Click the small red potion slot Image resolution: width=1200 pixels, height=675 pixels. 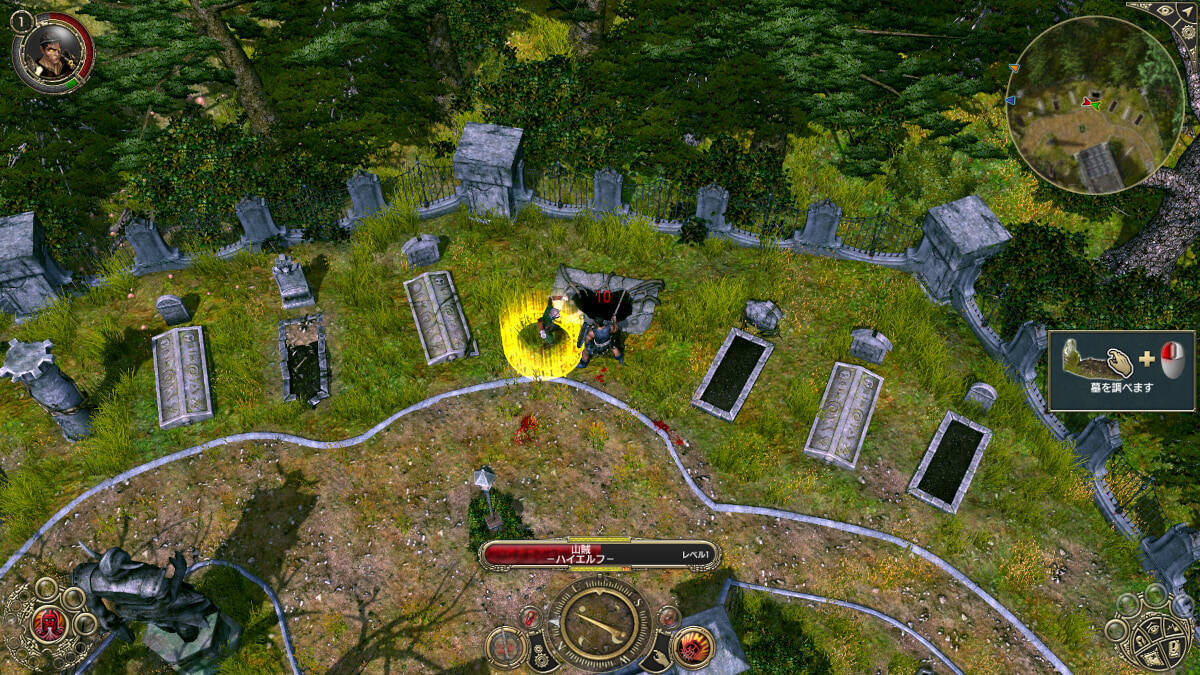coord(532,619)
